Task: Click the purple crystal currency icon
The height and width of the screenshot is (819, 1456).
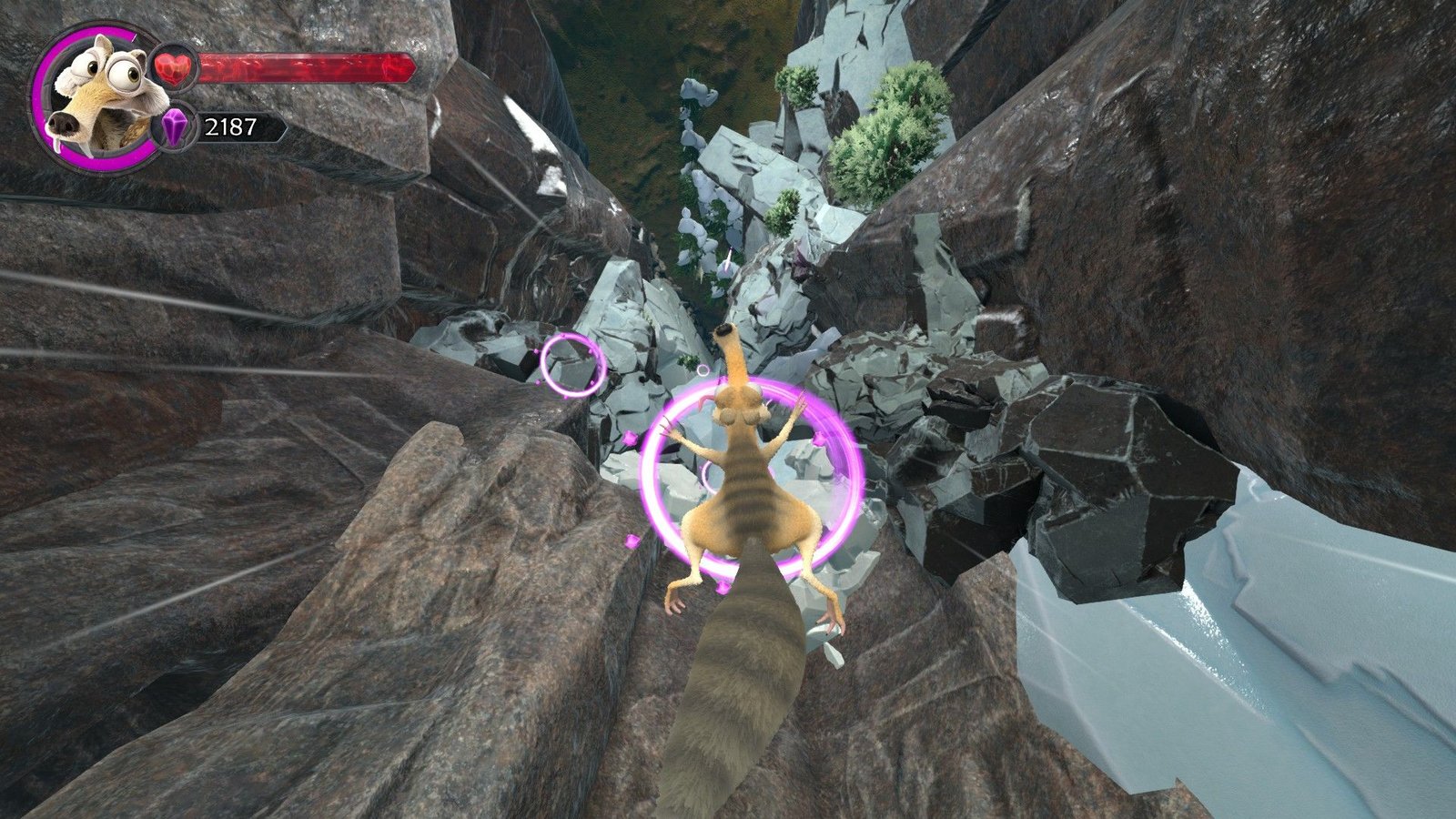Action: (173, 126)
